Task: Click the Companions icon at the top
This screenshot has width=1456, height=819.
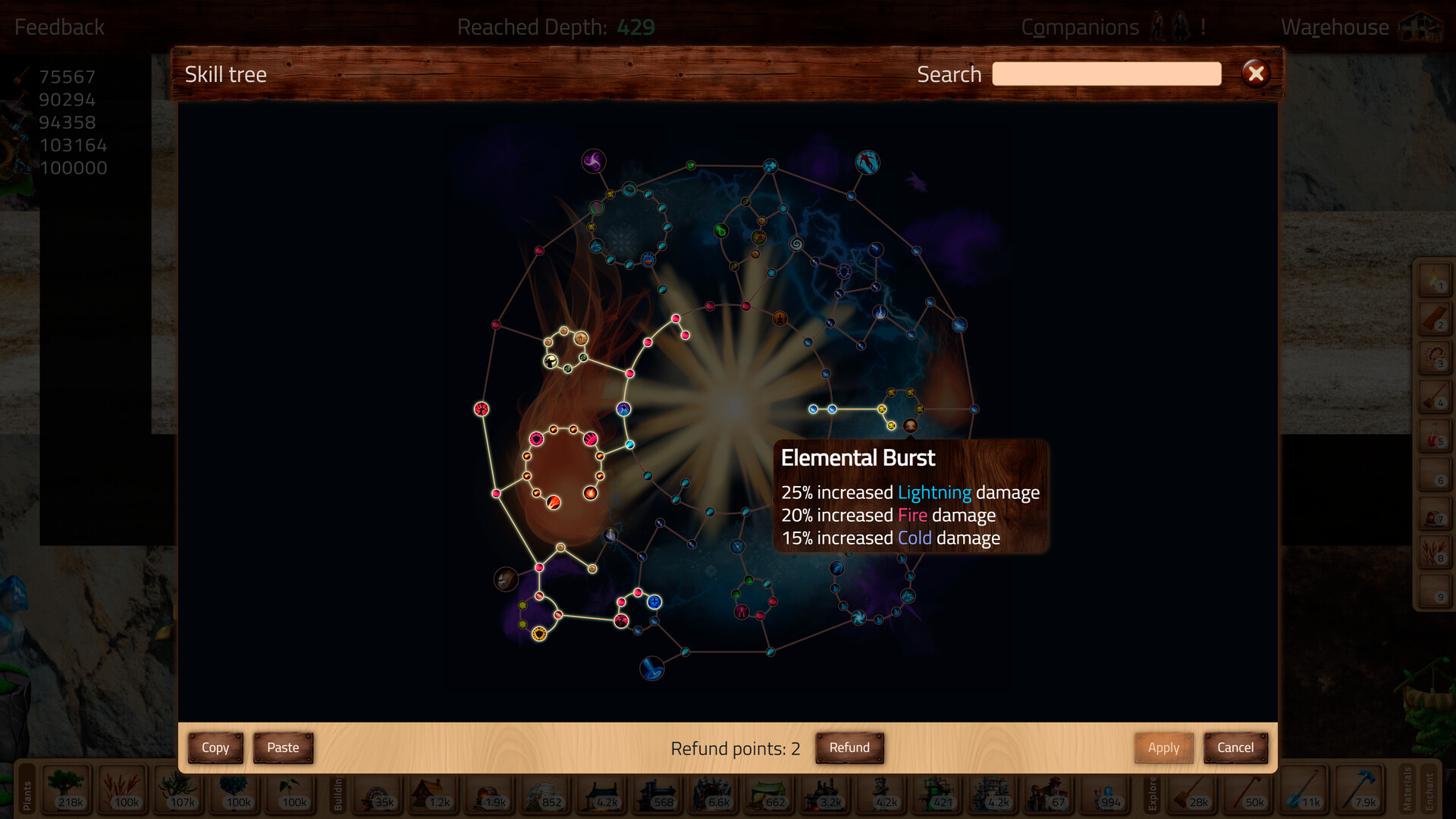Action: [1169, 27]
